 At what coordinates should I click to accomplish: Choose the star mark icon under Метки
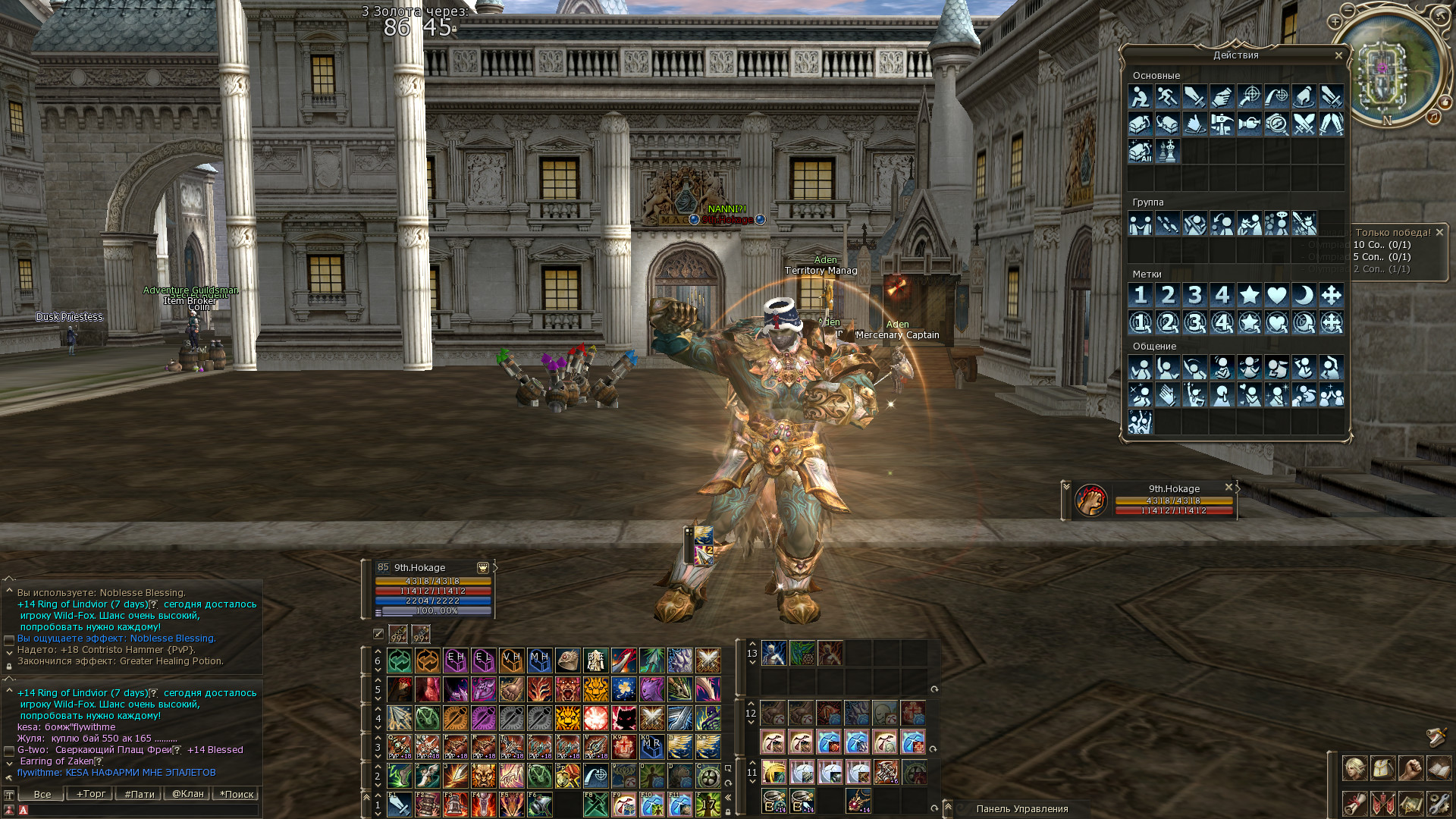coord(1249,295)
